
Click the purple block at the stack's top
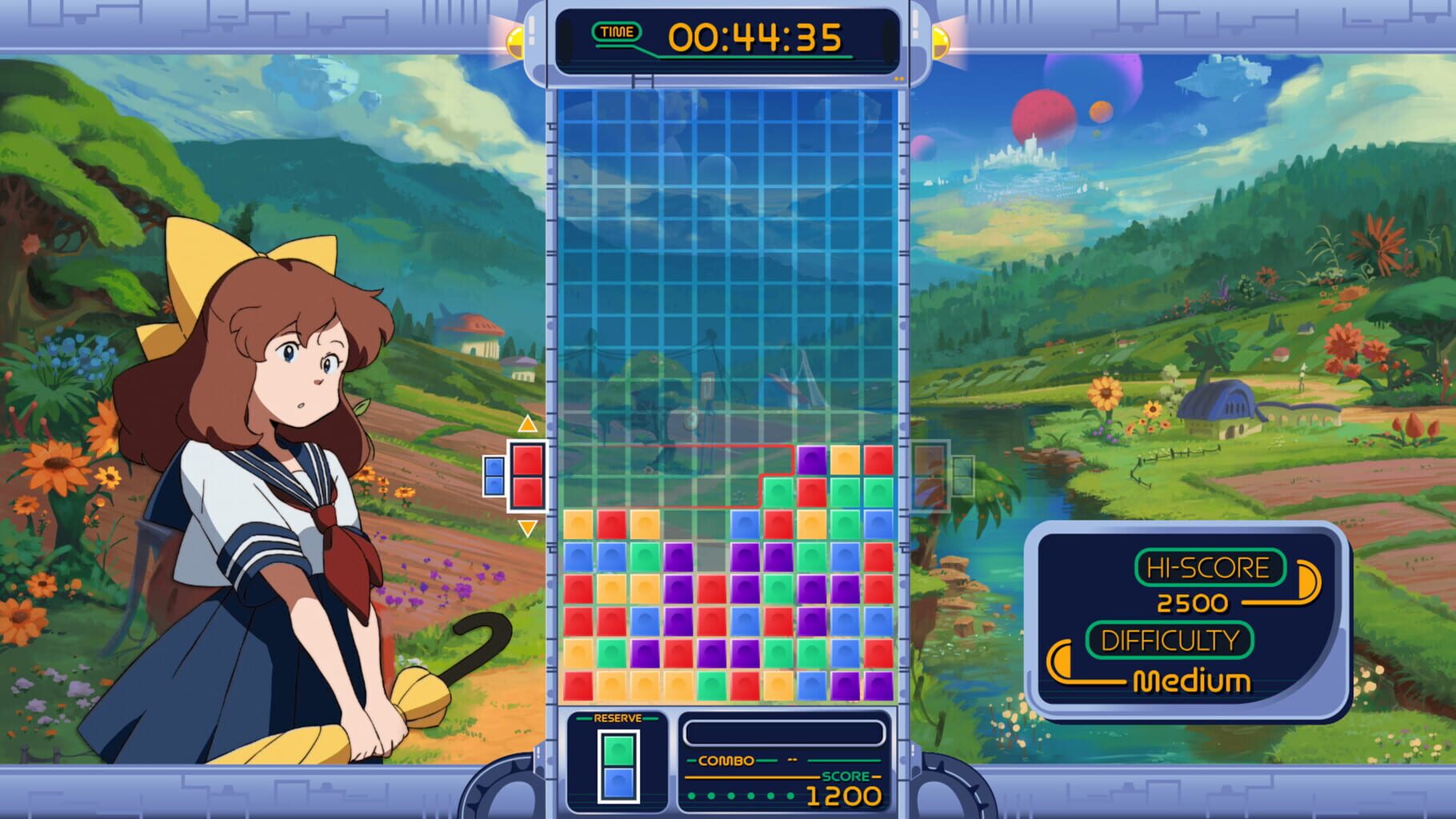(810, 459)
